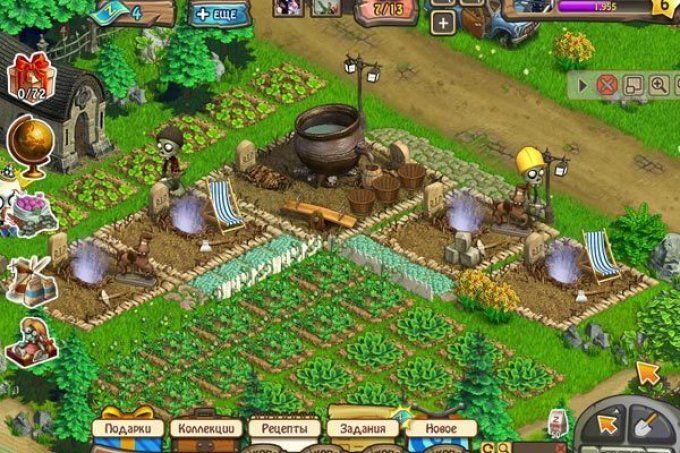Click the red cancel circle icon
Screen dimensions: 680x453
(606, 85)
